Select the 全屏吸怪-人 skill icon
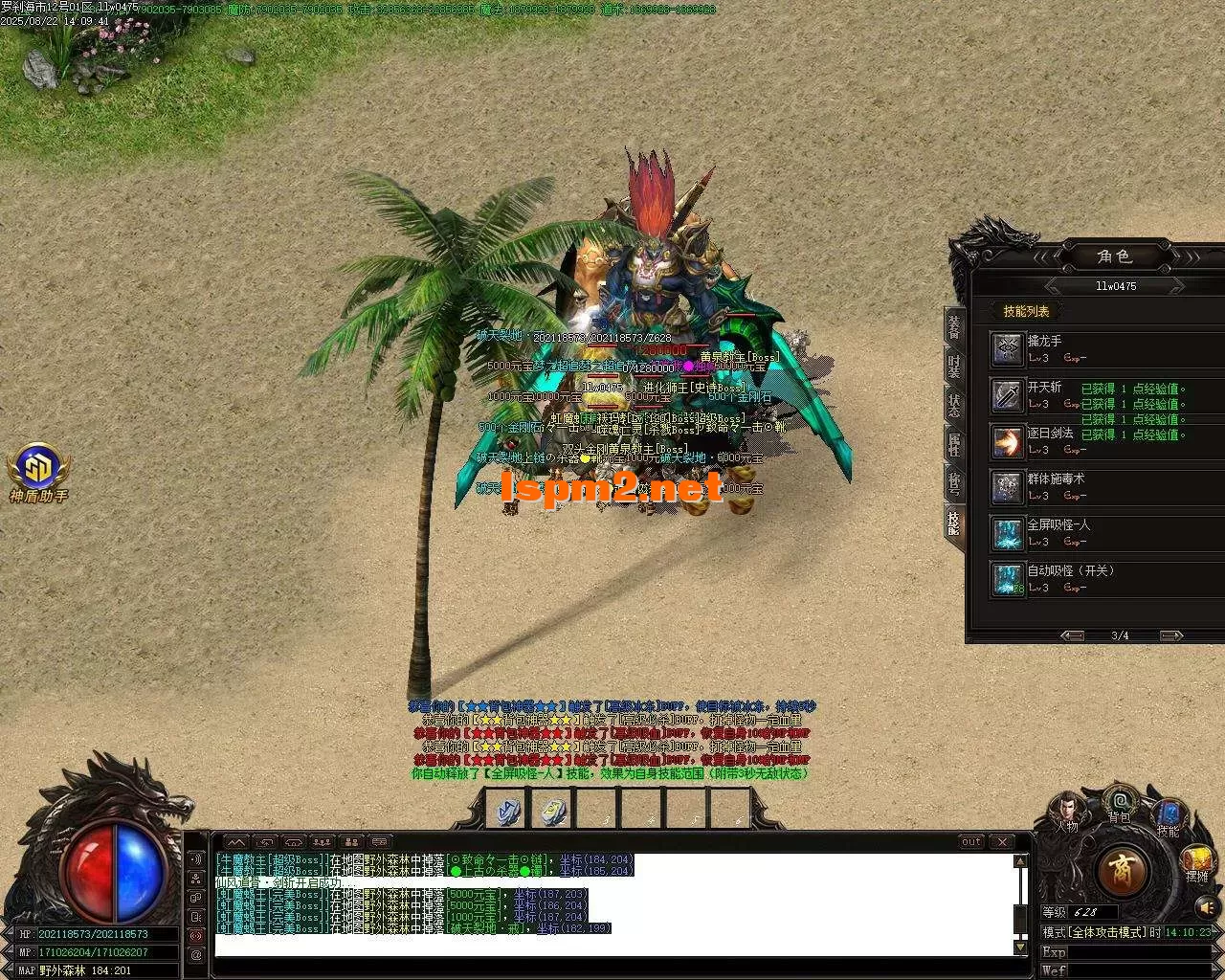Viewport: 1225px width, 980px height. tap(1007, 532)
